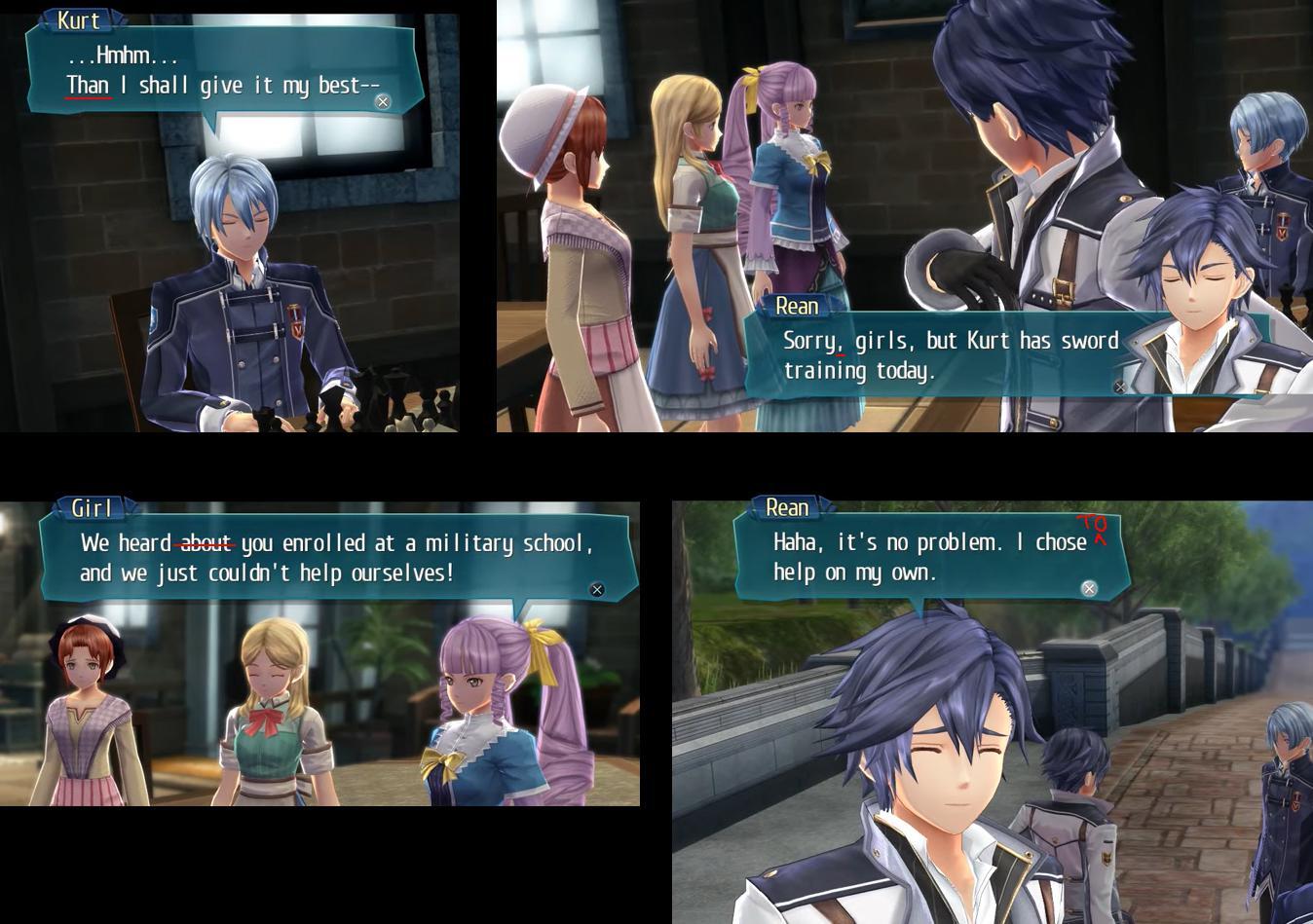
Task: Select the Rean name plate in the top-right panel
Action: click(798, 306)
